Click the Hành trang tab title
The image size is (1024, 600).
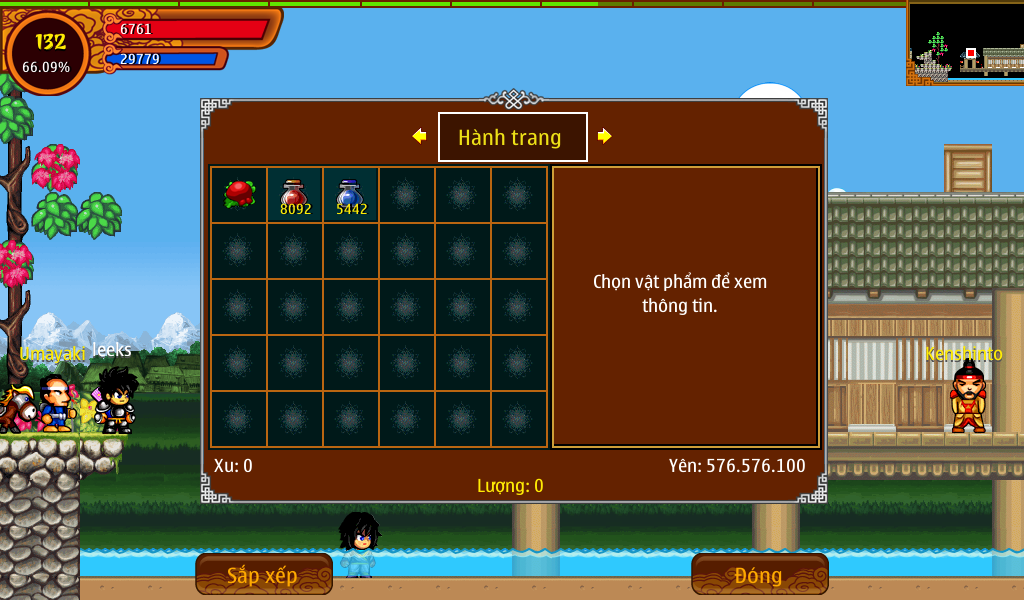pos(512,137)
